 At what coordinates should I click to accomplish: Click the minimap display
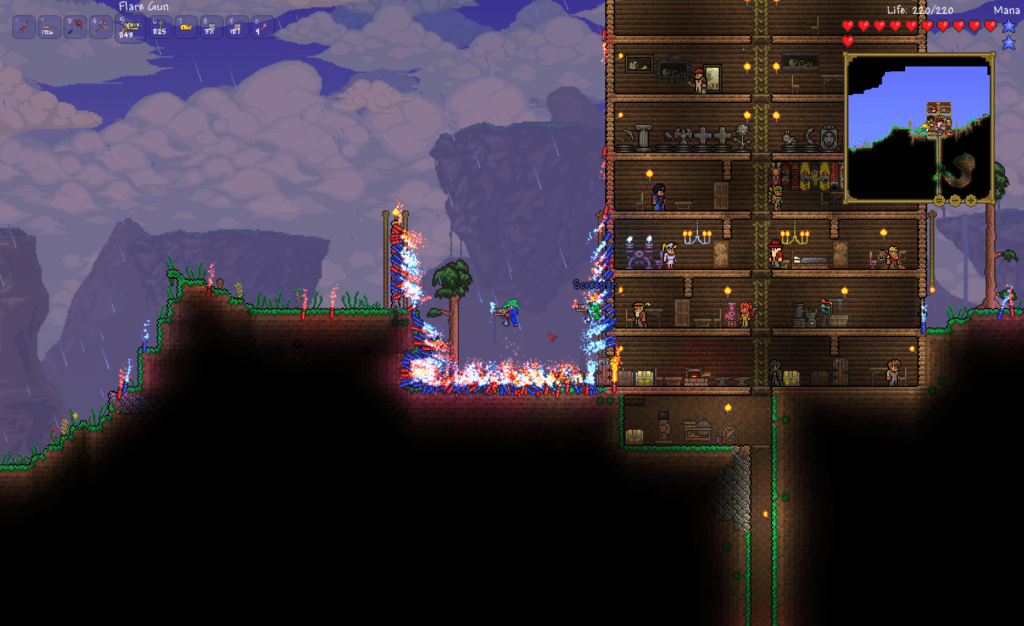click(x=918, y=127)
